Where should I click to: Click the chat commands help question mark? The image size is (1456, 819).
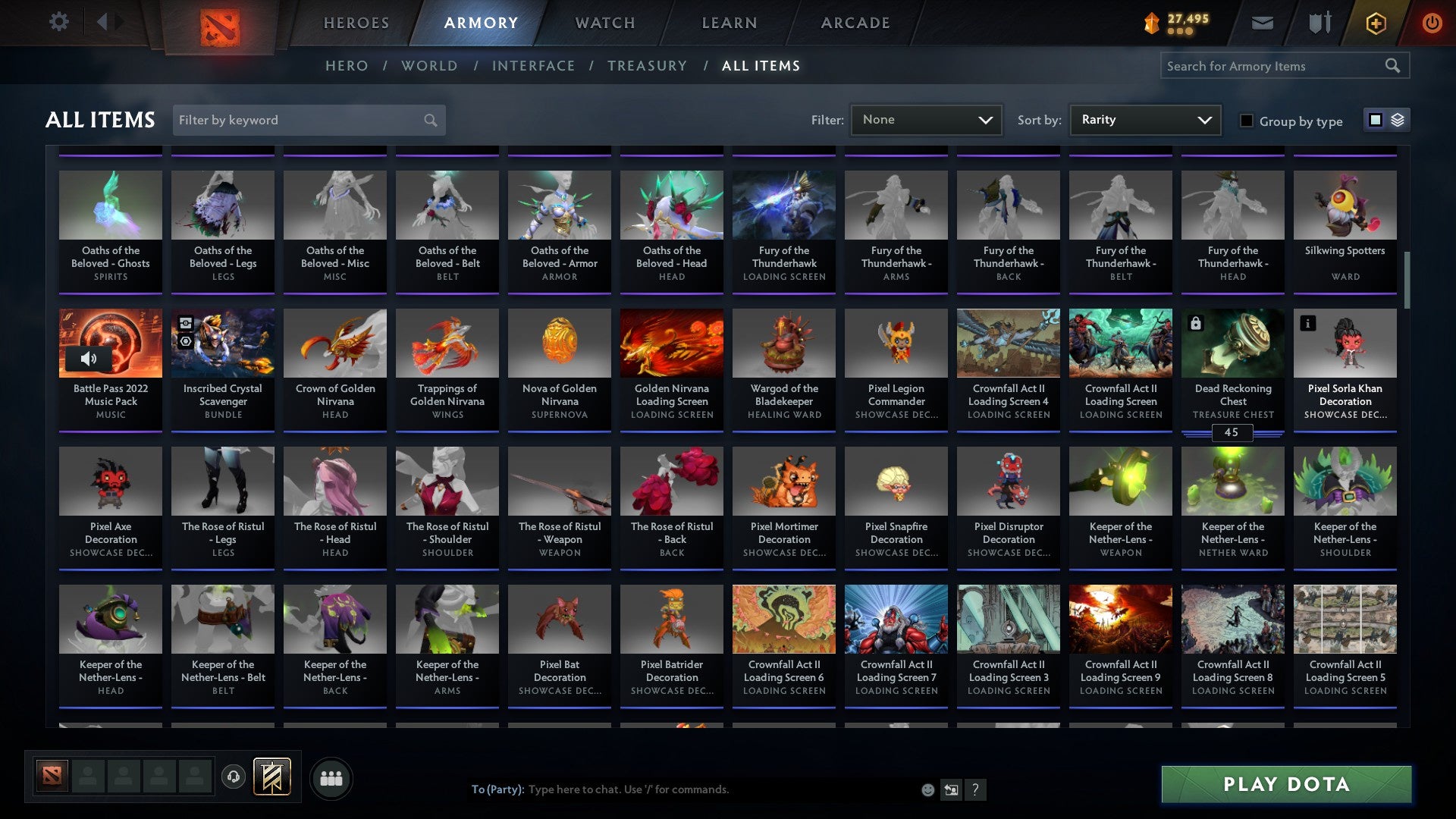pyautogui.click(x=975, y=789)
